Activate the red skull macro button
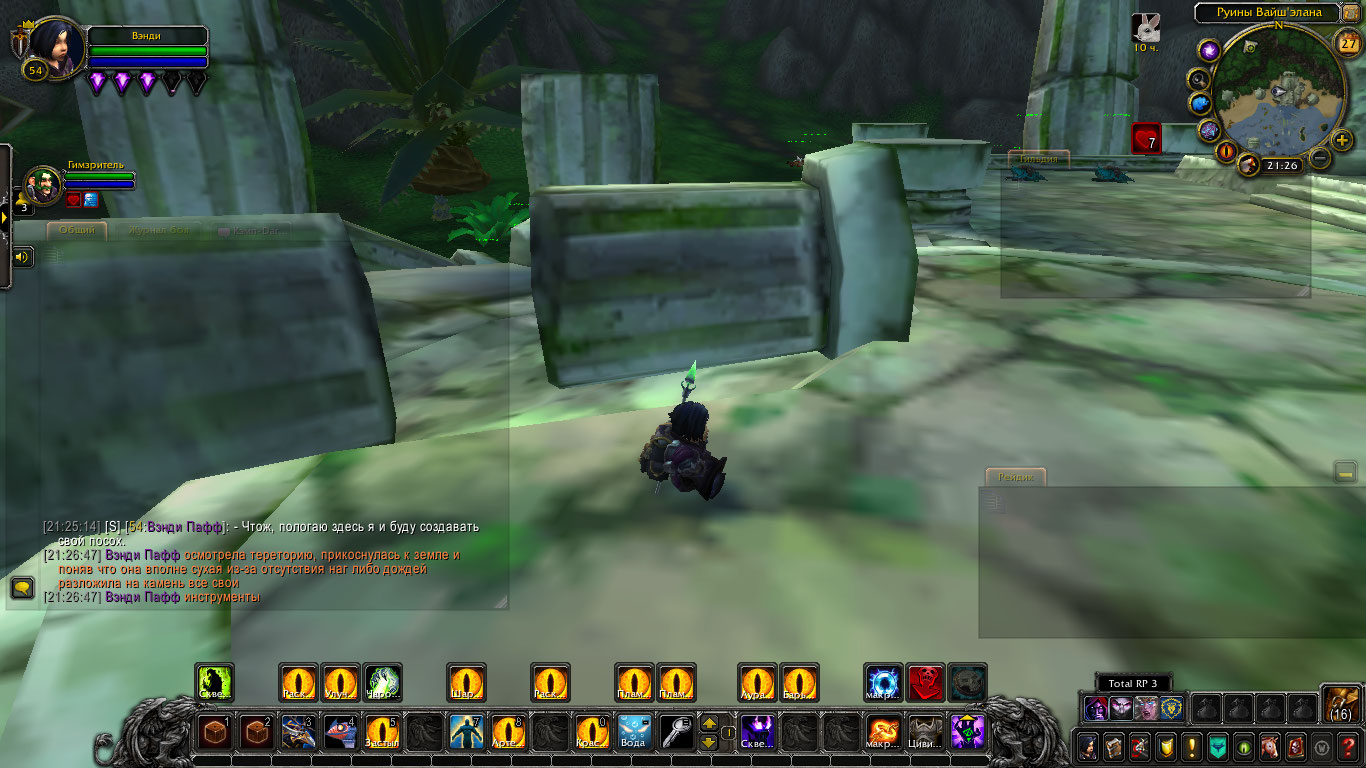Image resolution: width=1366 pixels, height=768 pixels. [x=926, y=682]
